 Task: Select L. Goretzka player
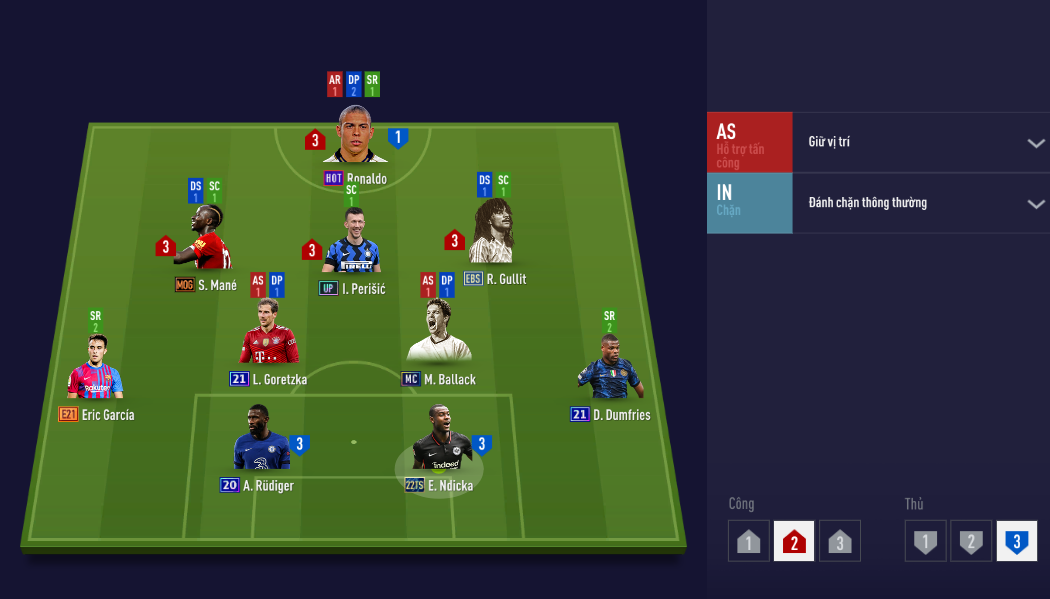point(269,333)
